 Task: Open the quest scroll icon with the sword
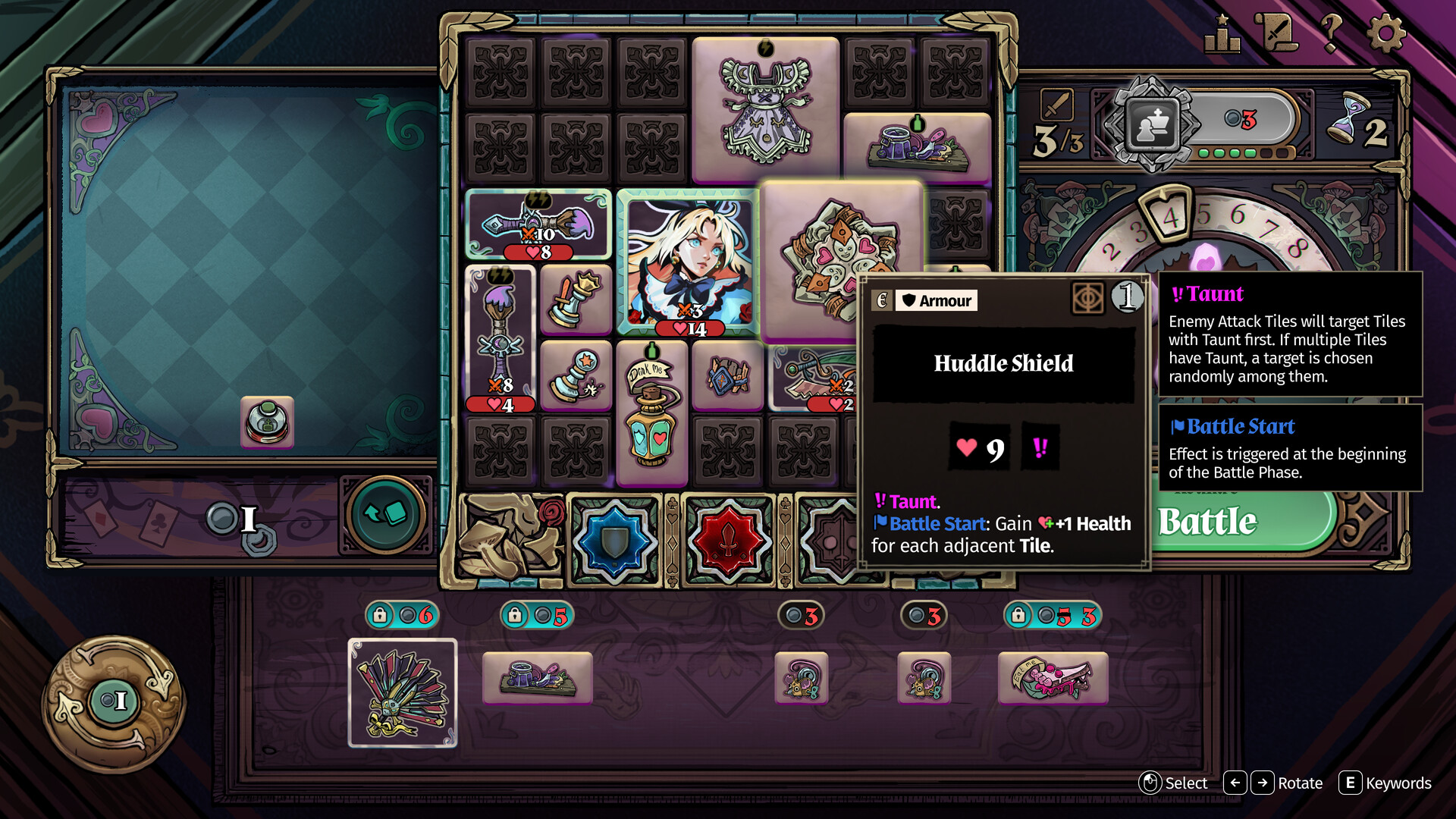click(x=1276, y=32)
